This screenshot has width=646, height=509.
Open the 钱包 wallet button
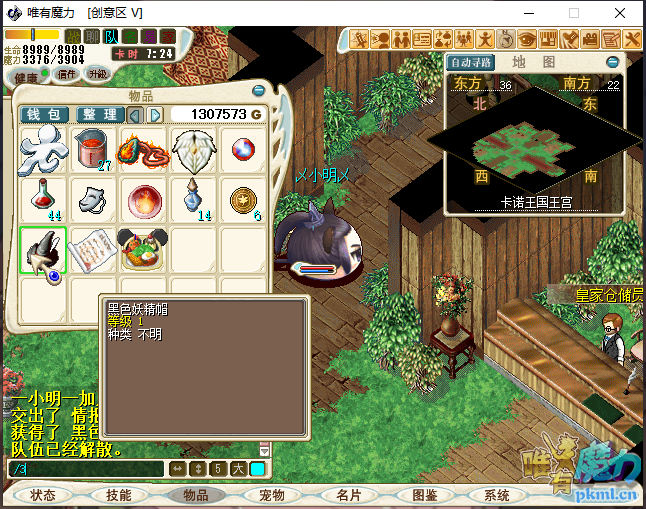[45, 115]
